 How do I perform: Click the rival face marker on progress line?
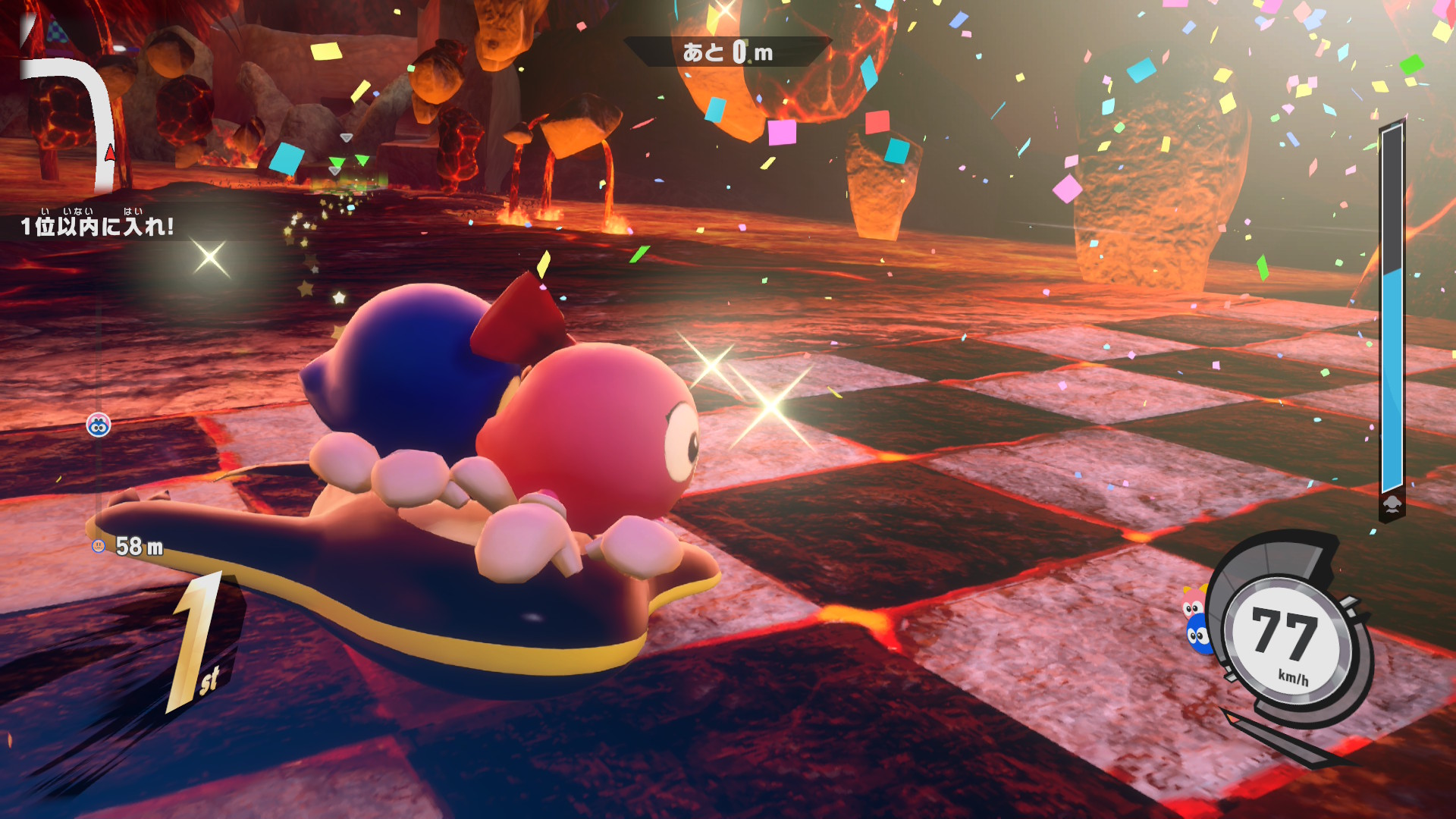coord(99,425)
